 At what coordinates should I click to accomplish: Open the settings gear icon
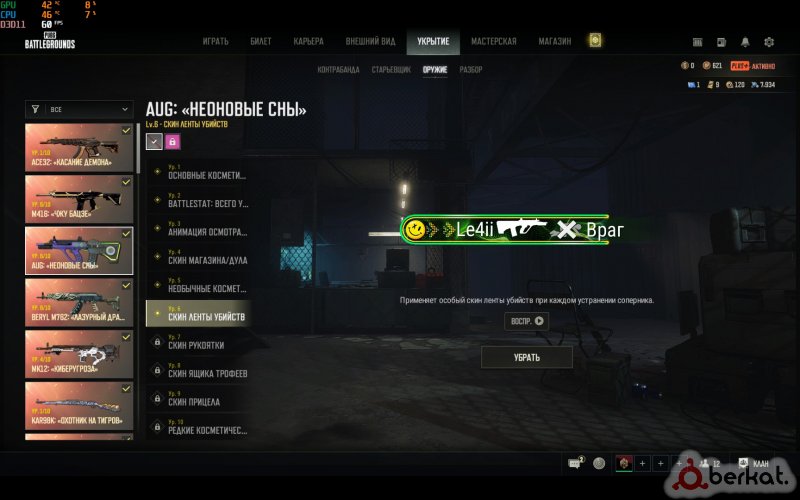click(769, 42)
